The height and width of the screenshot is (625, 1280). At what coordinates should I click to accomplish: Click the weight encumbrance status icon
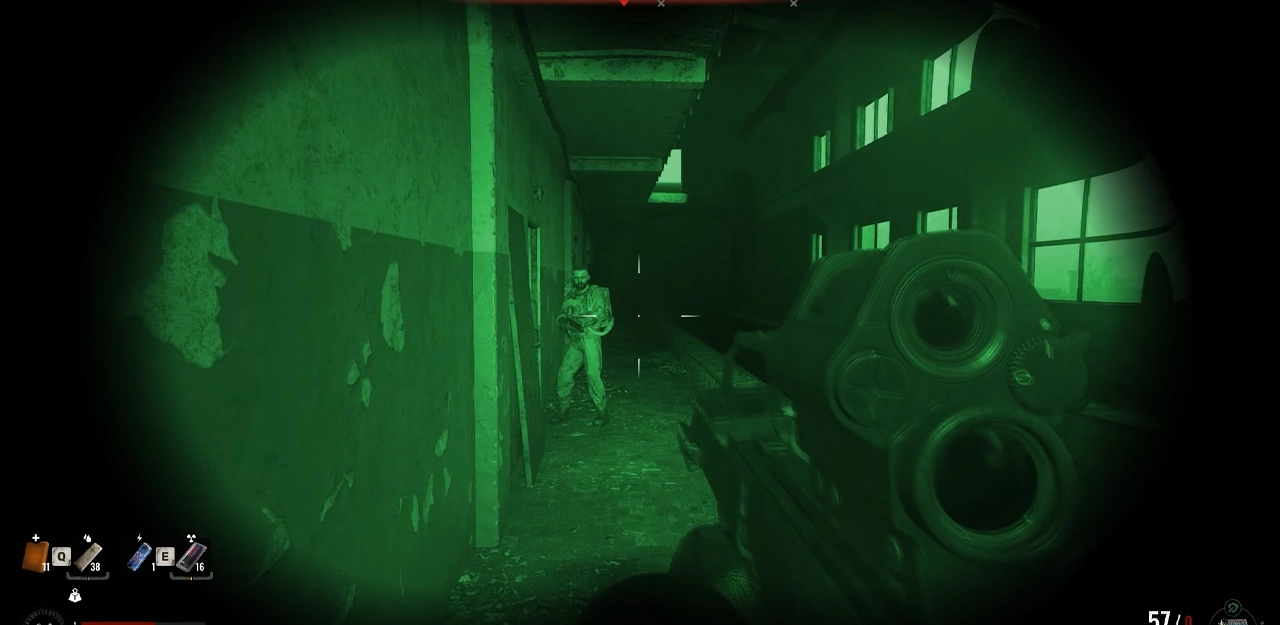(74, 596)
